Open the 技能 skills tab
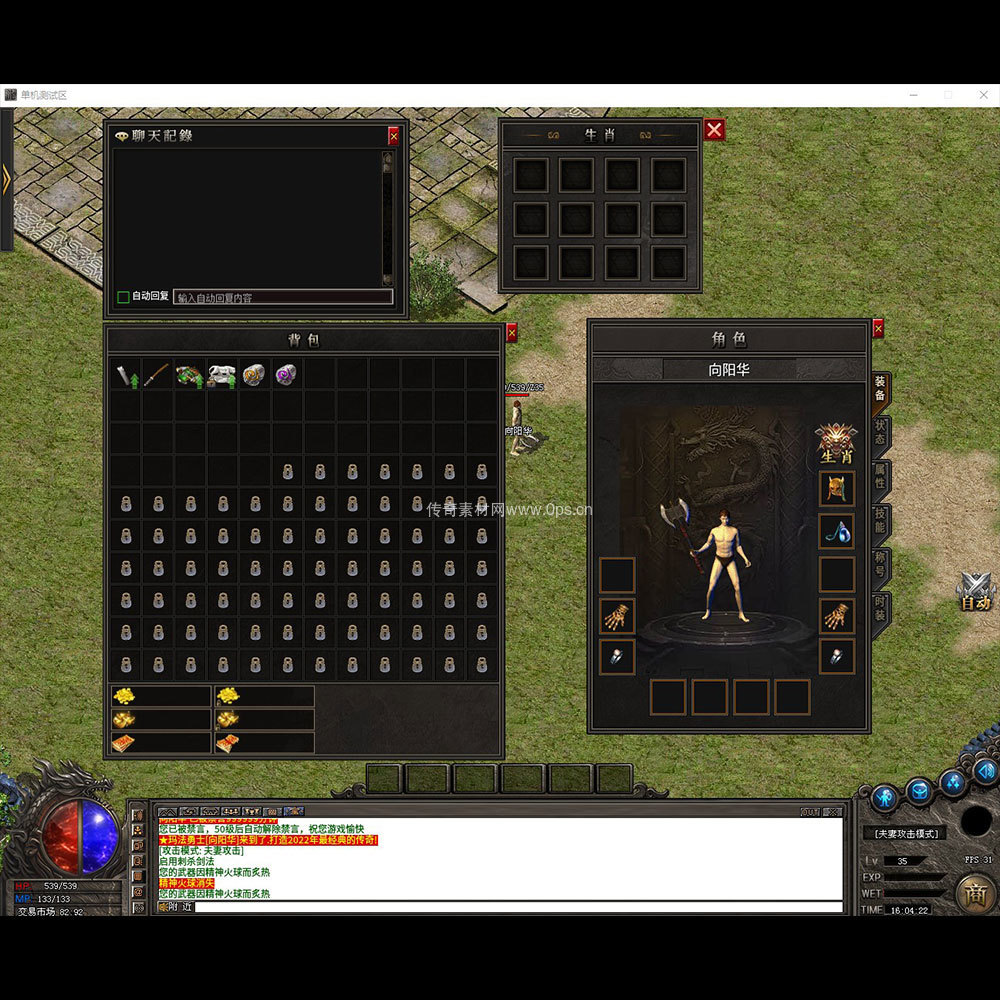Screen dimensions: 1000x1000 tap(880, 522)
